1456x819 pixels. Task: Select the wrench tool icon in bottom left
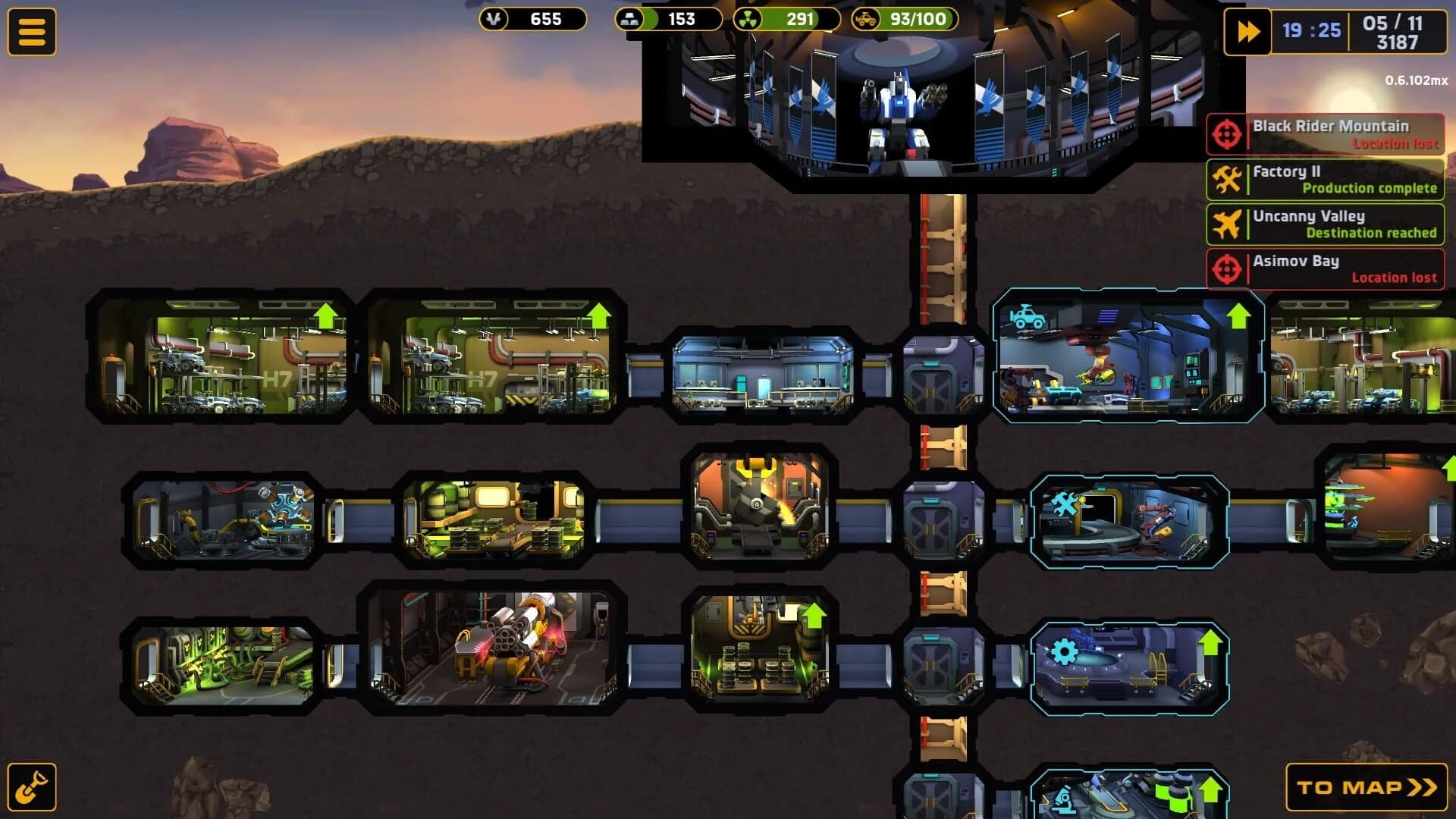point(32,786)
